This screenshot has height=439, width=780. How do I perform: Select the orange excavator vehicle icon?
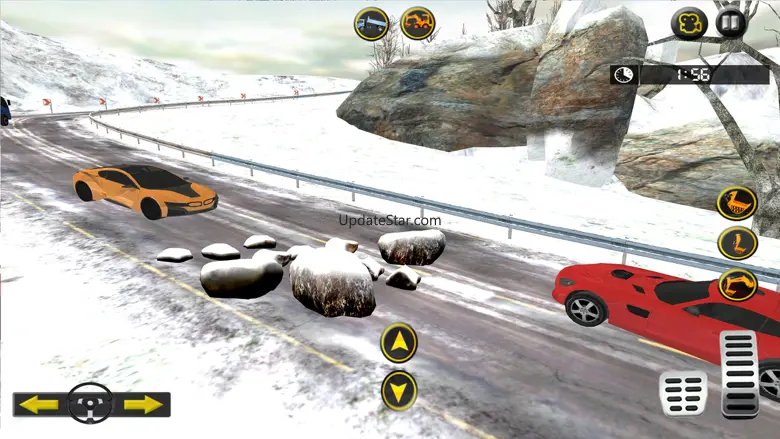[x=418, y=23]
